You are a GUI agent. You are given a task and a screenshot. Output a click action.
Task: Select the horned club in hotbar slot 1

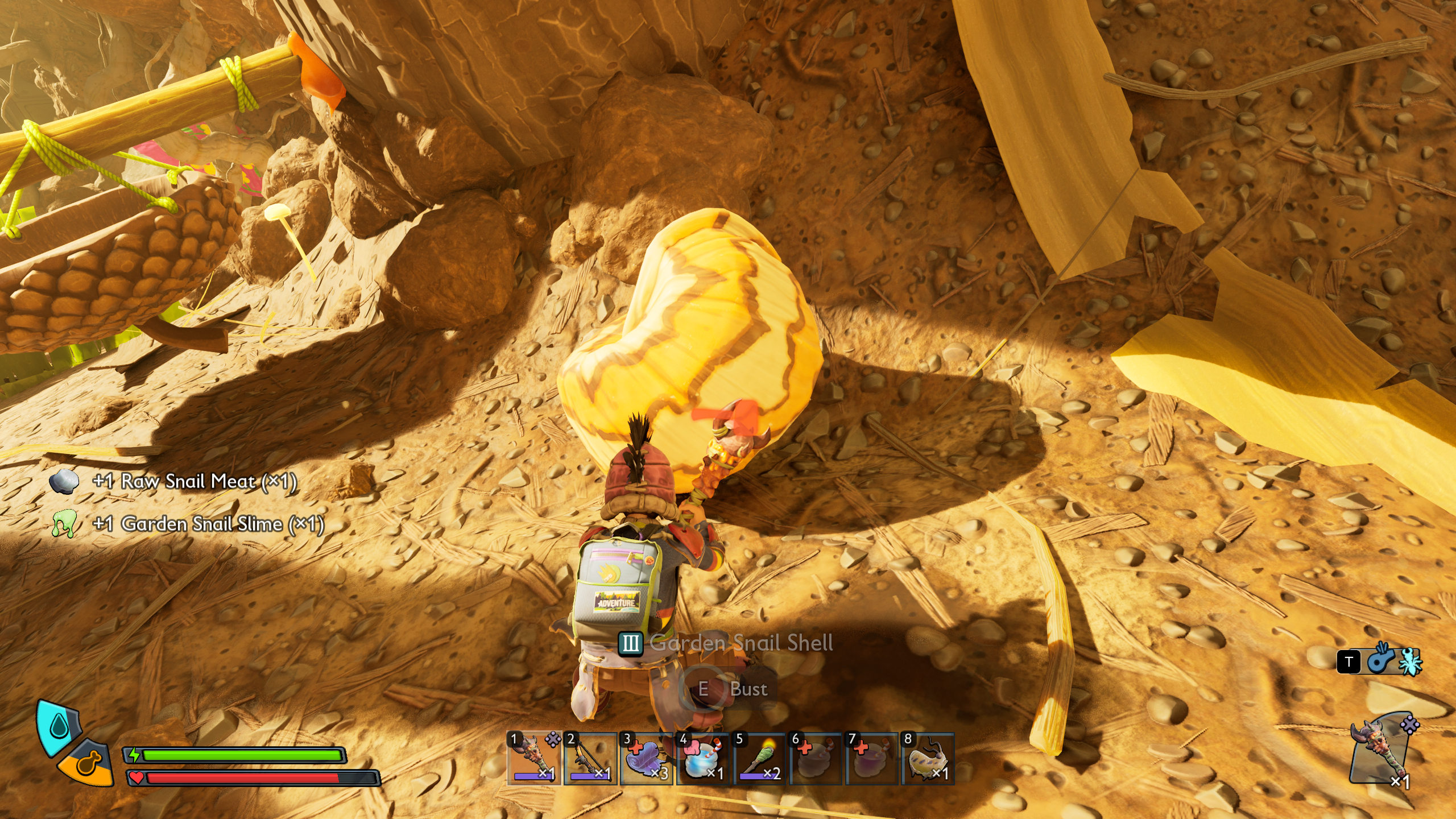click(533, 758)
